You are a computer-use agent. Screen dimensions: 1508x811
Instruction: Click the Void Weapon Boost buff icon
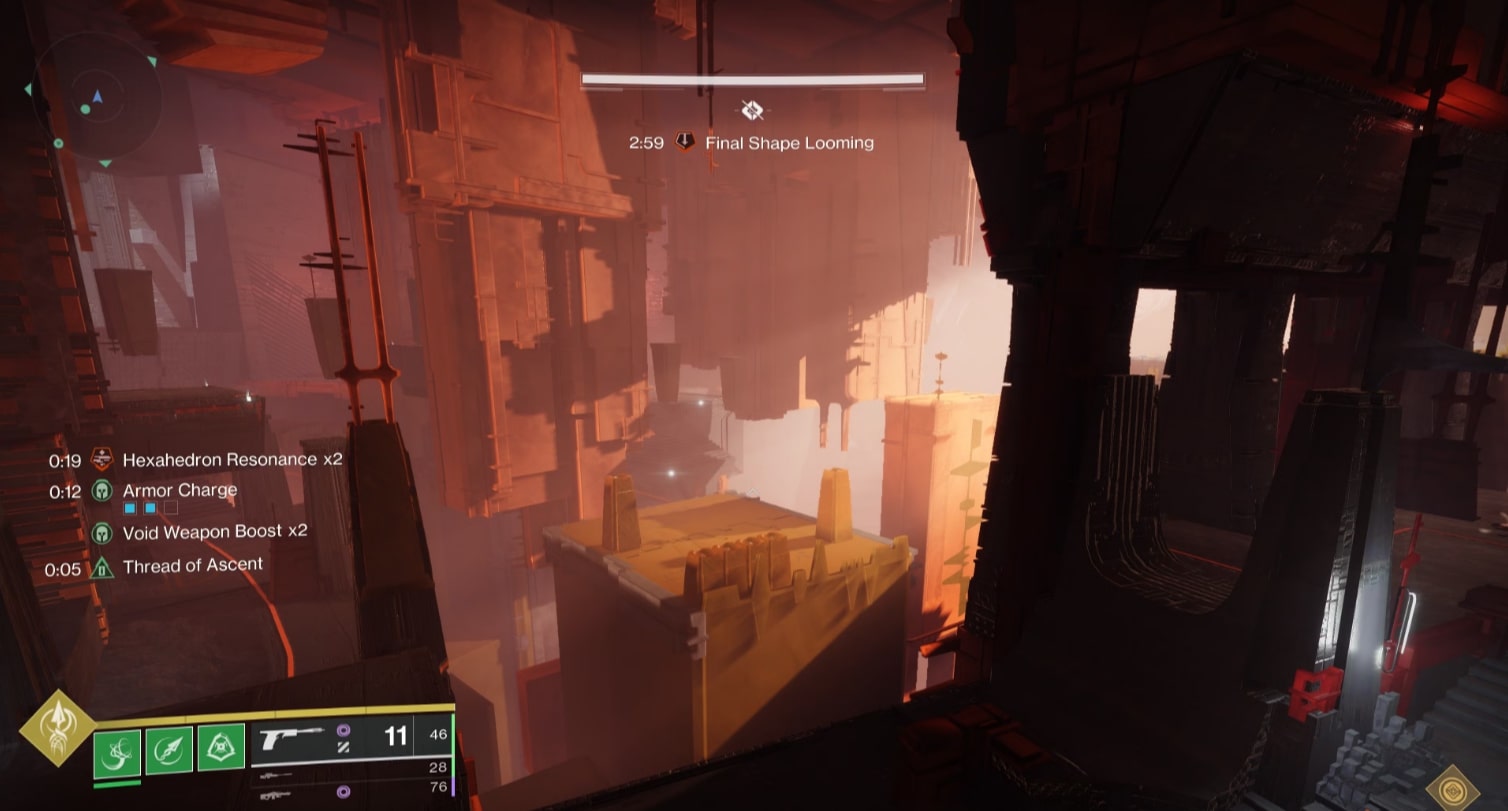point(101,532)
